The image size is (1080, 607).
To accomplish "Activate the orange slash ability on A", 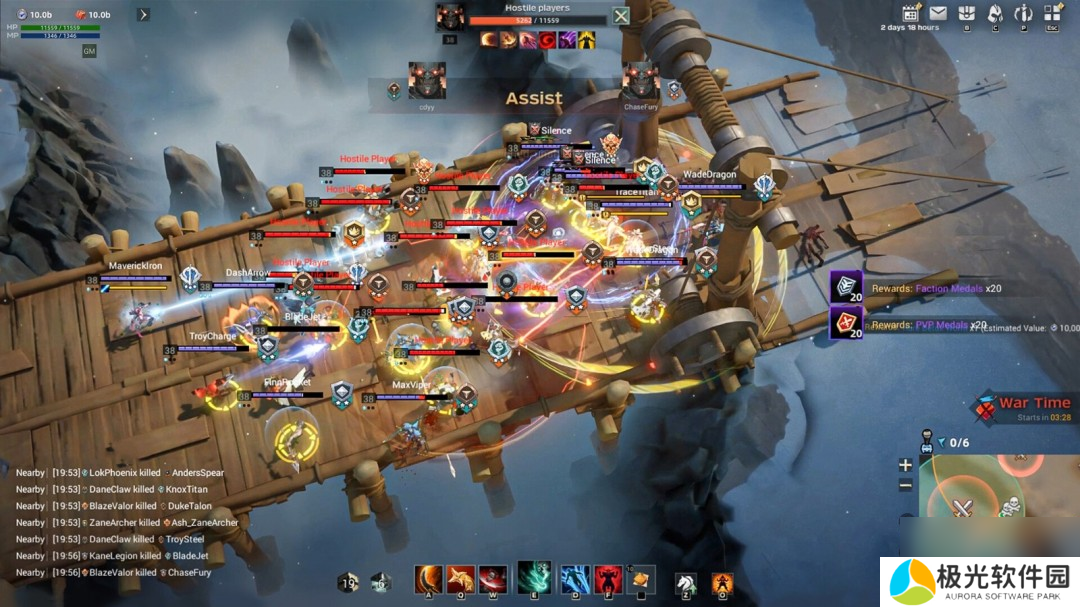I will [429, 580].
